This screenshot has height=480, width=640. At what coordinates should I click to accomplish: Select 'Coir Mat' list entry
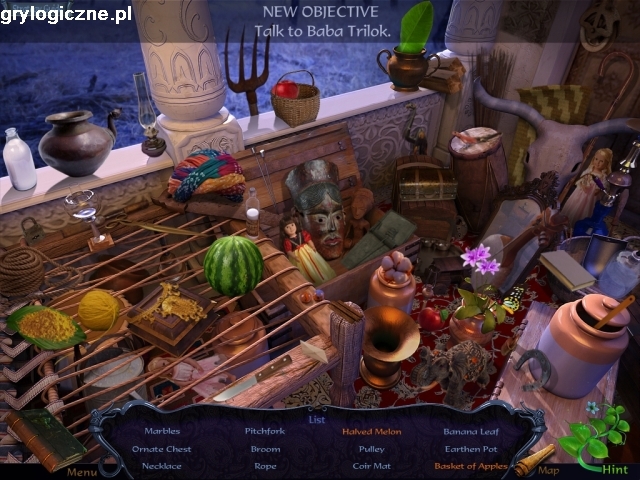[x=371, y=466]
